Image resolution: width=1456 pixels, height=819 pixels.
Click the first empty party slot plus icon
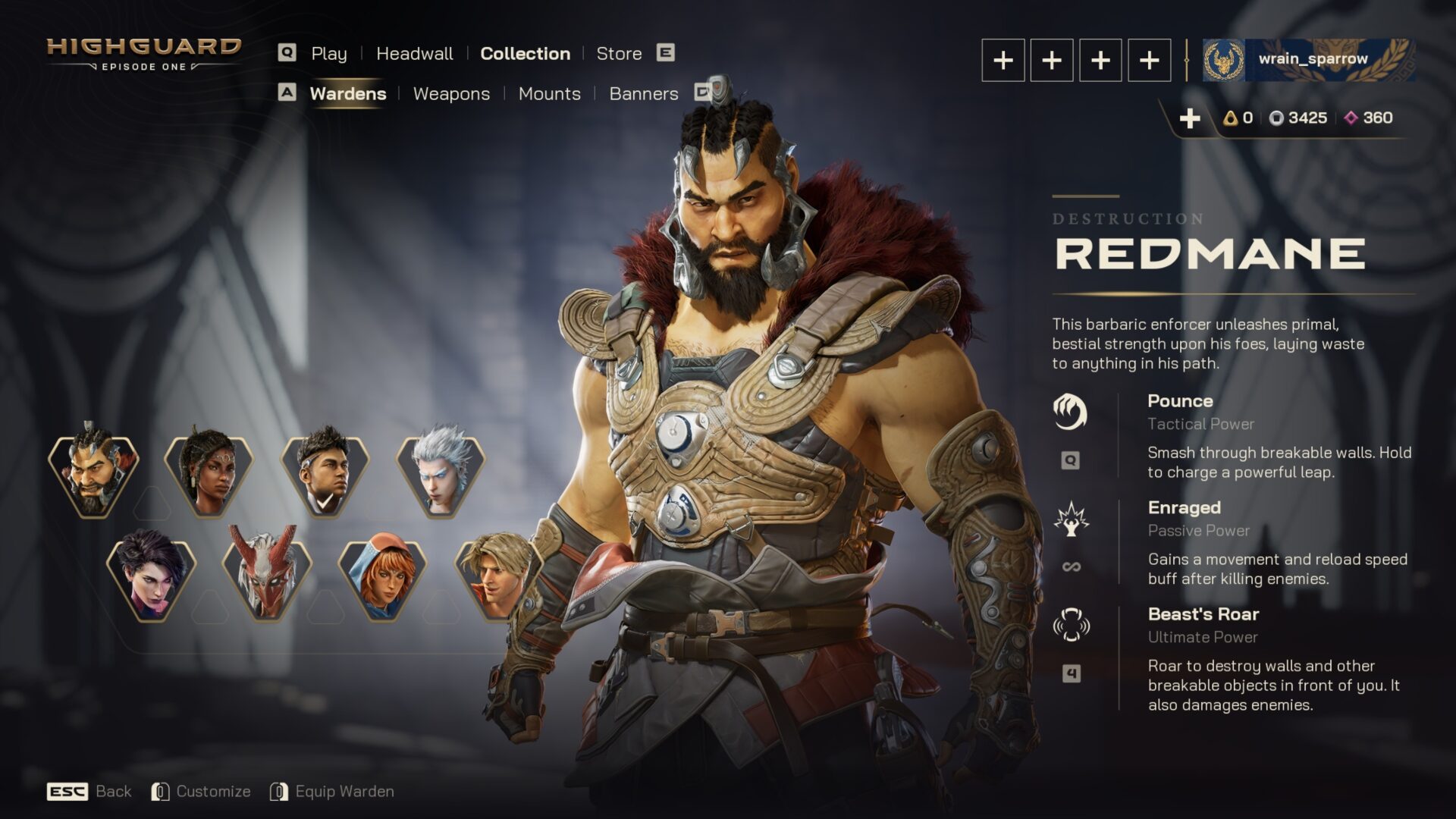point(1002,61)
